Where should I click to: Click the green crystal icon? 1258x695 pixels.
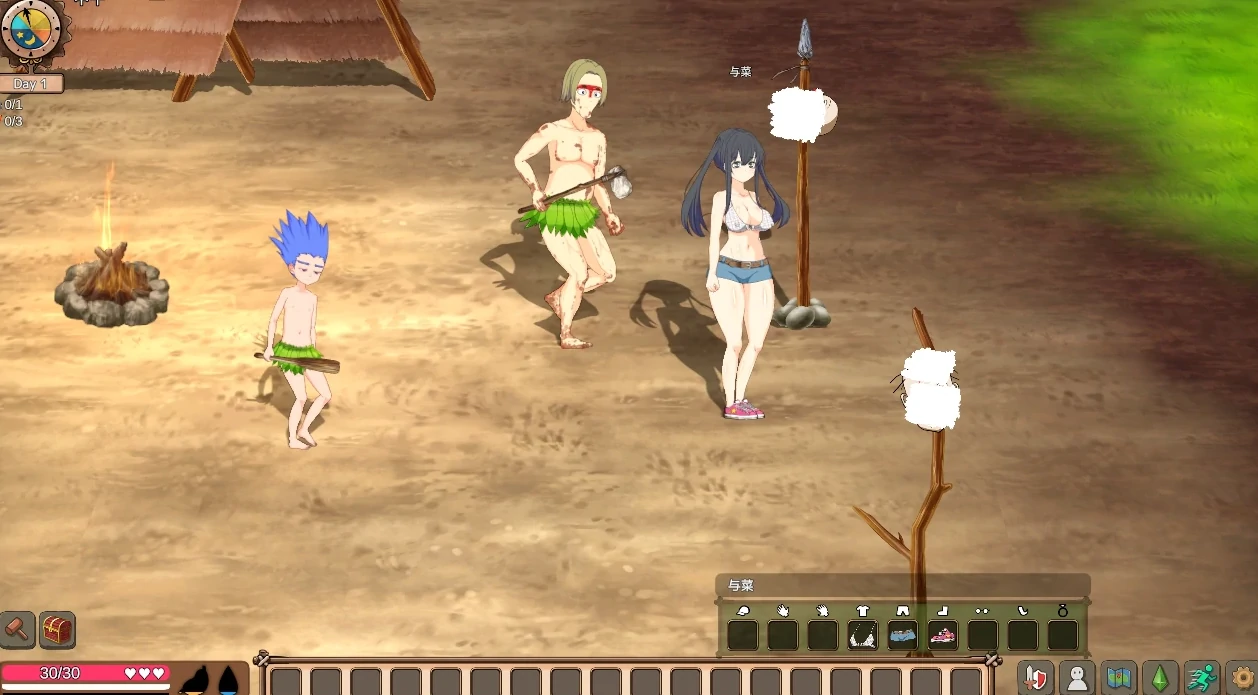(1160, 677)
